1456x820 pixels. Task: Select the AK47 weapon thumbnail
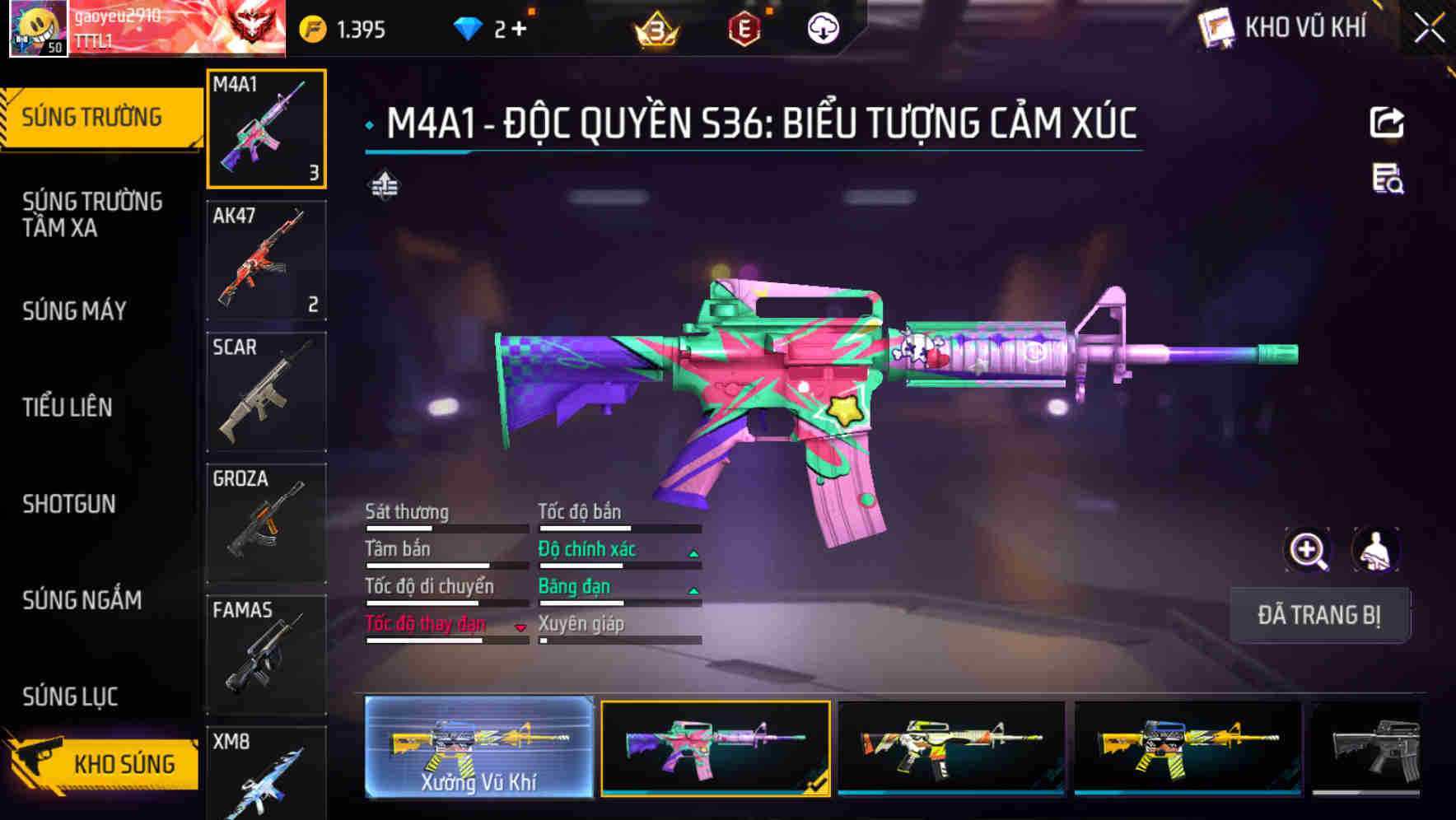pyautogui.click(x=266, y=259)
